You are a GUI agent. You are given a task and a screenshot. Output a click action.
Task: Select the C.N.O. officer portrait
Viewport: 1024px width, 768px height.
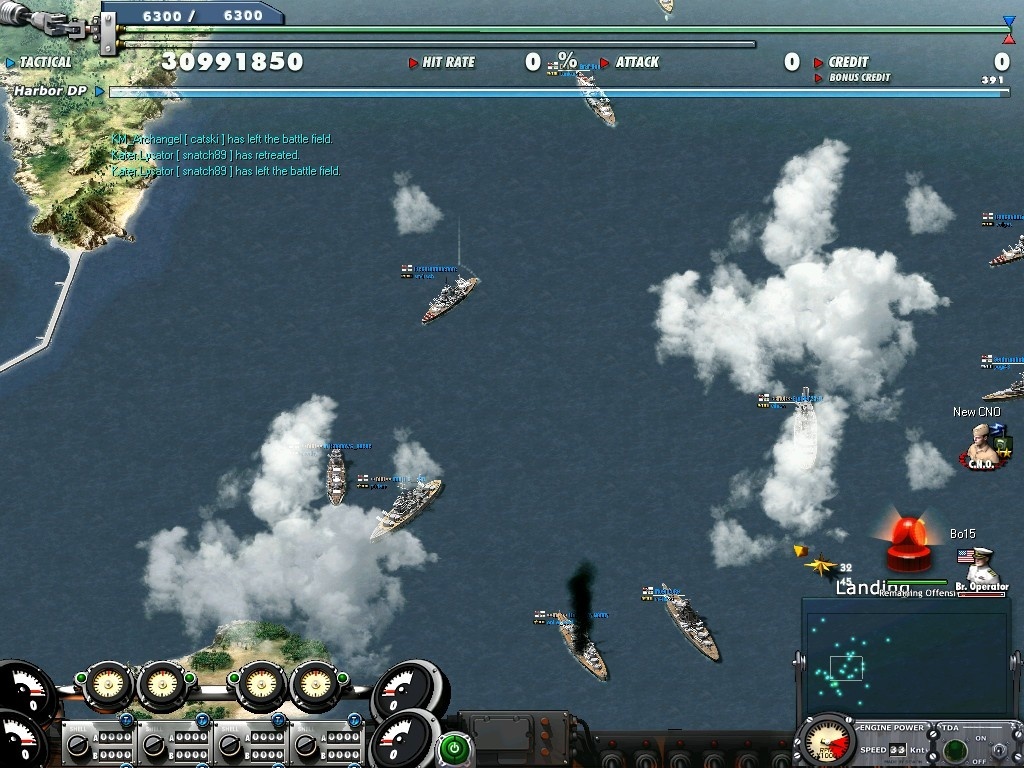coord(982,445)
